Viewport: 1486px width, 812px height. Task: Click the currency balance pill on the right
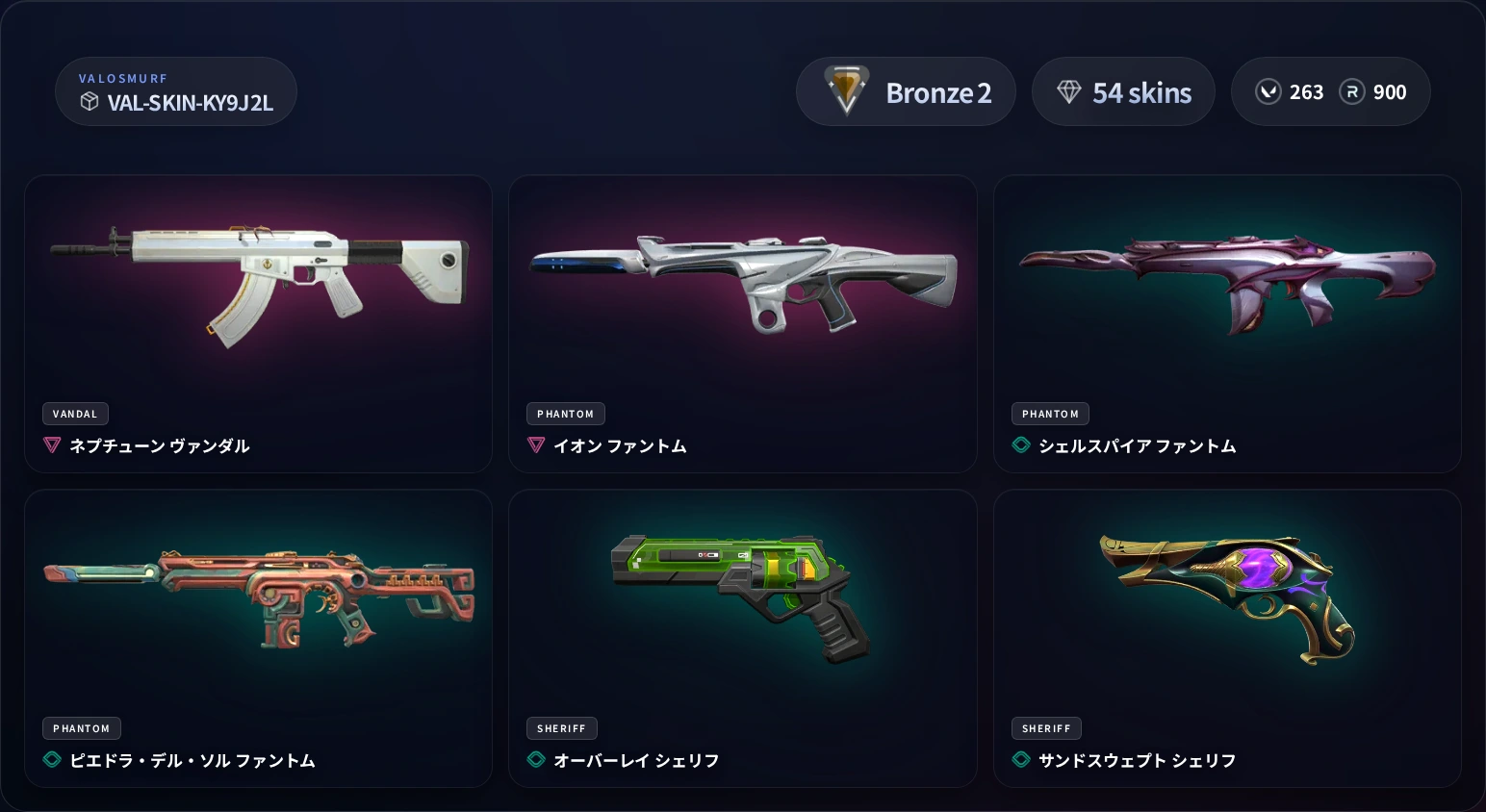[x=1331, y=91]
